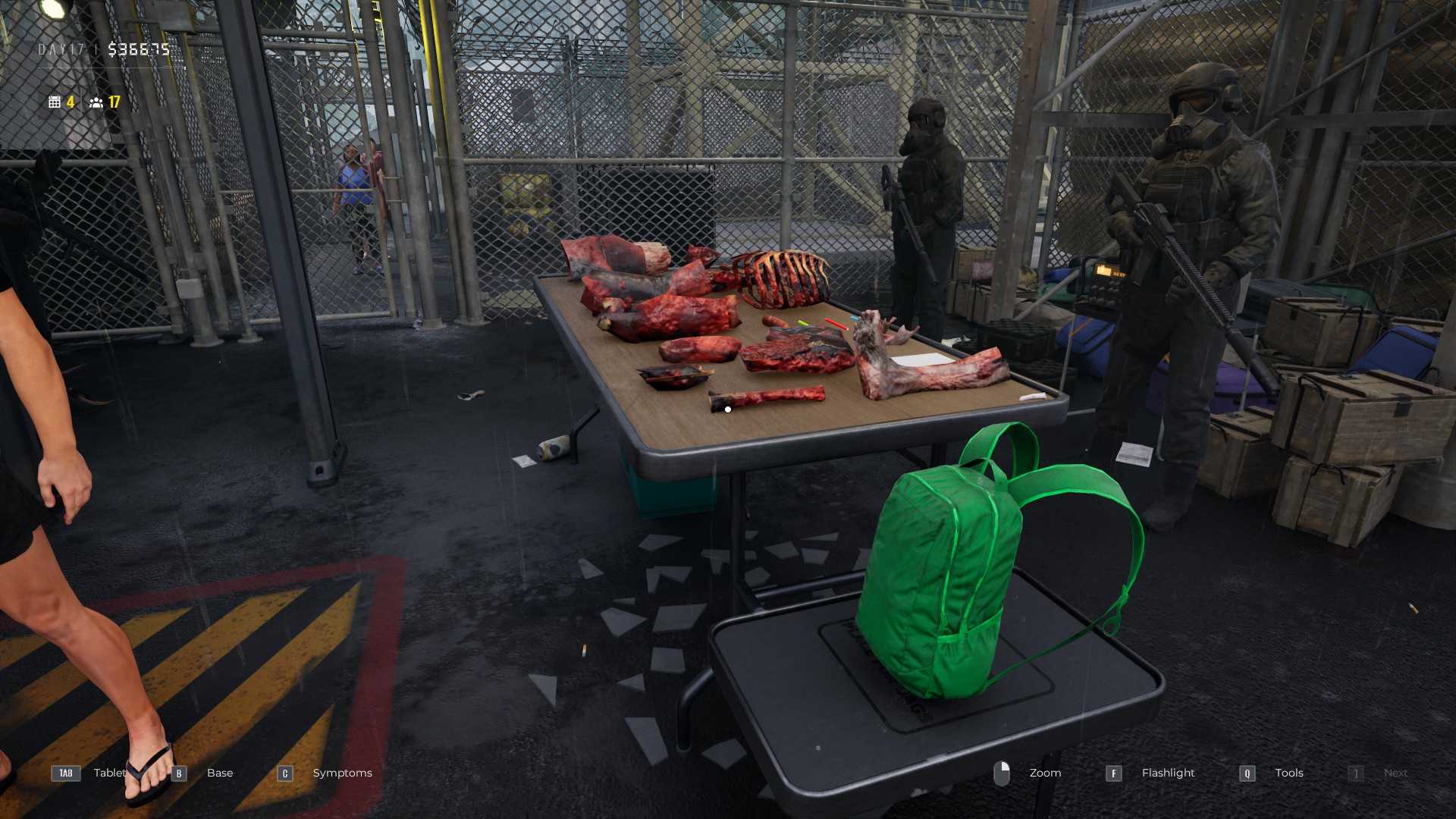Click the calendar icon showing 4
This screenshot has width=1456, height=819.
[56, 102]
